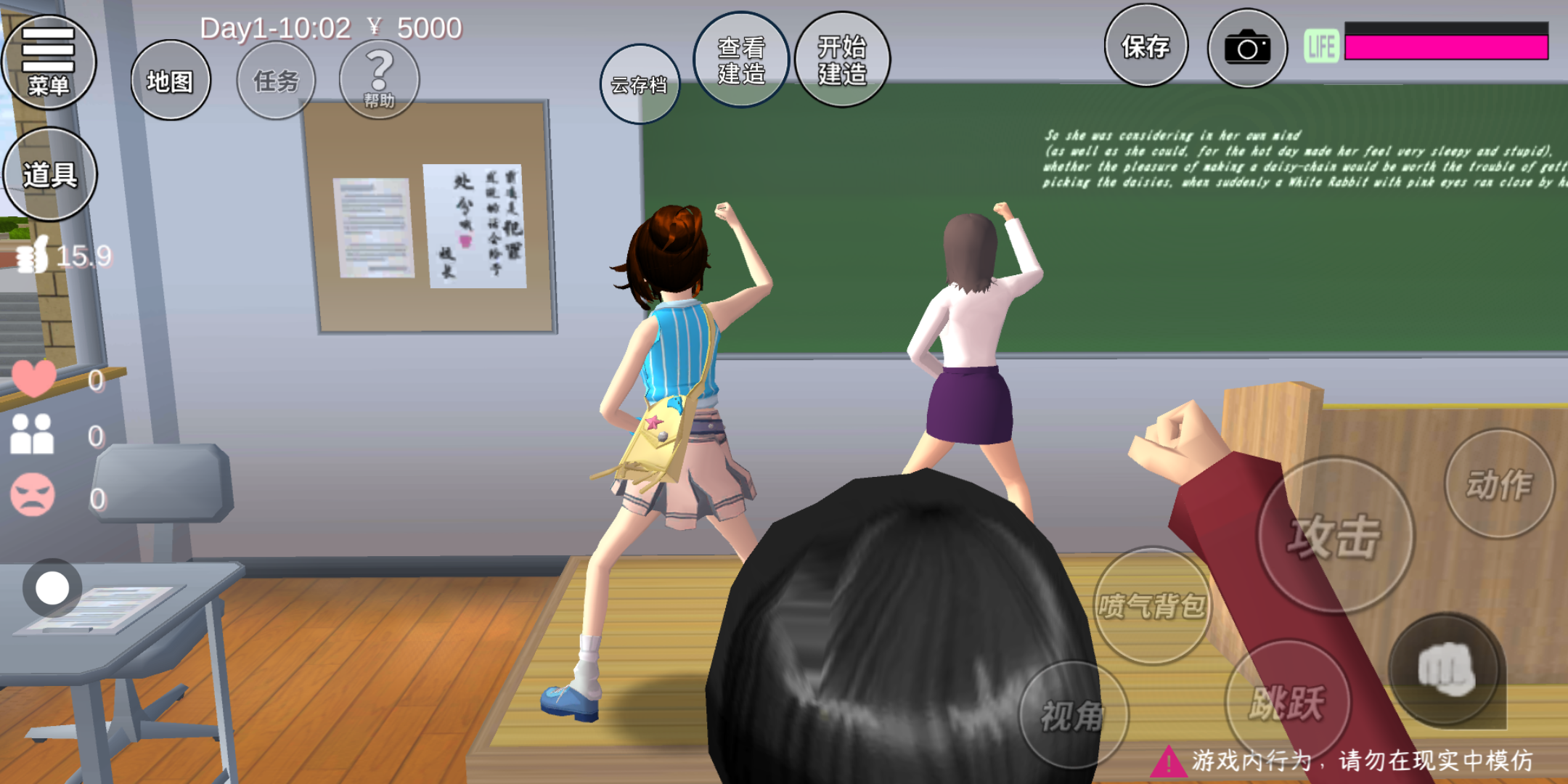1568x784 pixels.
Task: Tap the 云存档 cloud save button
Action: (x=640, y=84)
